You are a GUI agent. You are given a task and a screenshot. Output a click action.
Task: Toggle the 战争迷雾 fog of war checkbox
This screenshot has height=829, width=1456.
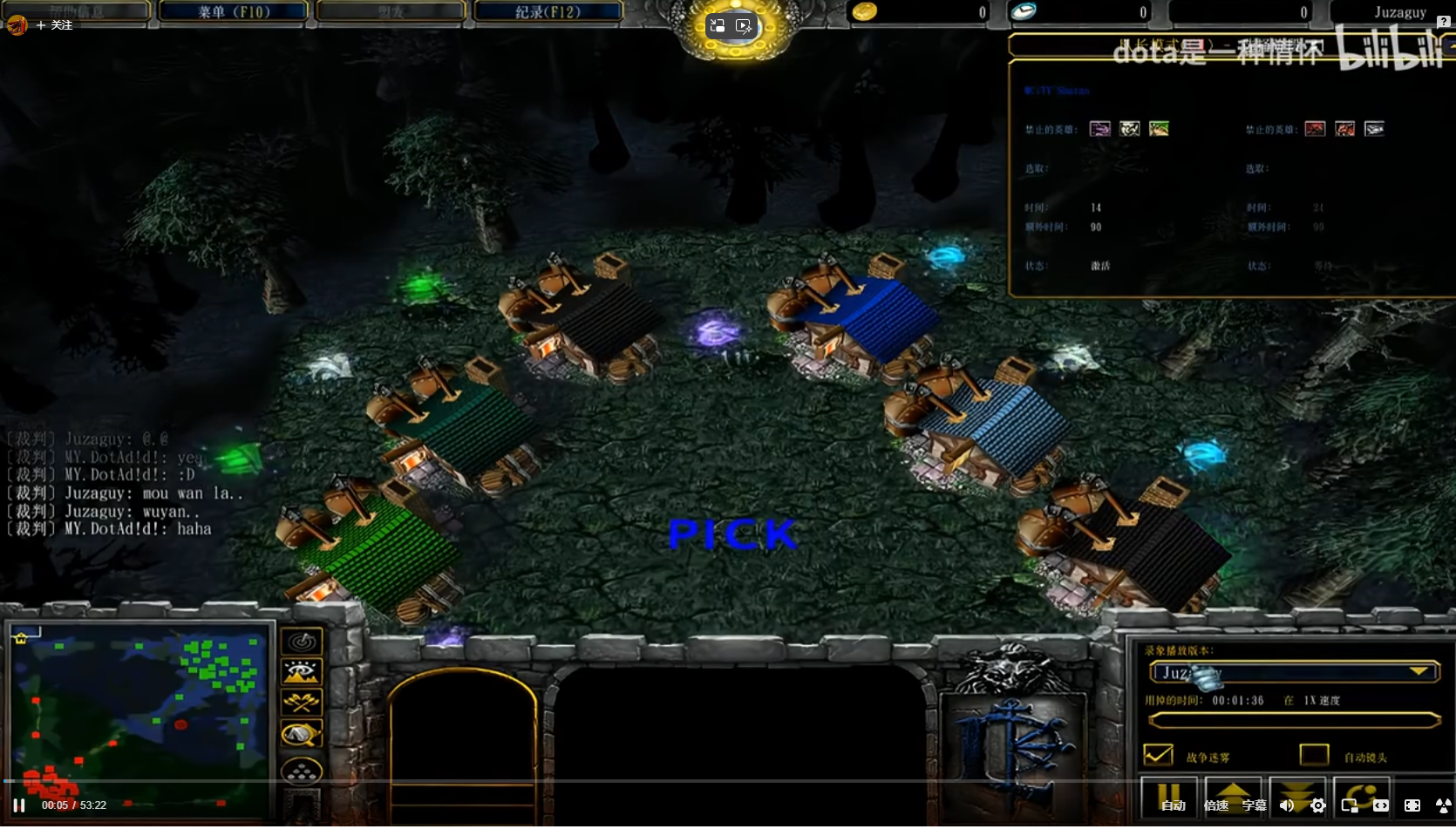tap(1158, 755)
